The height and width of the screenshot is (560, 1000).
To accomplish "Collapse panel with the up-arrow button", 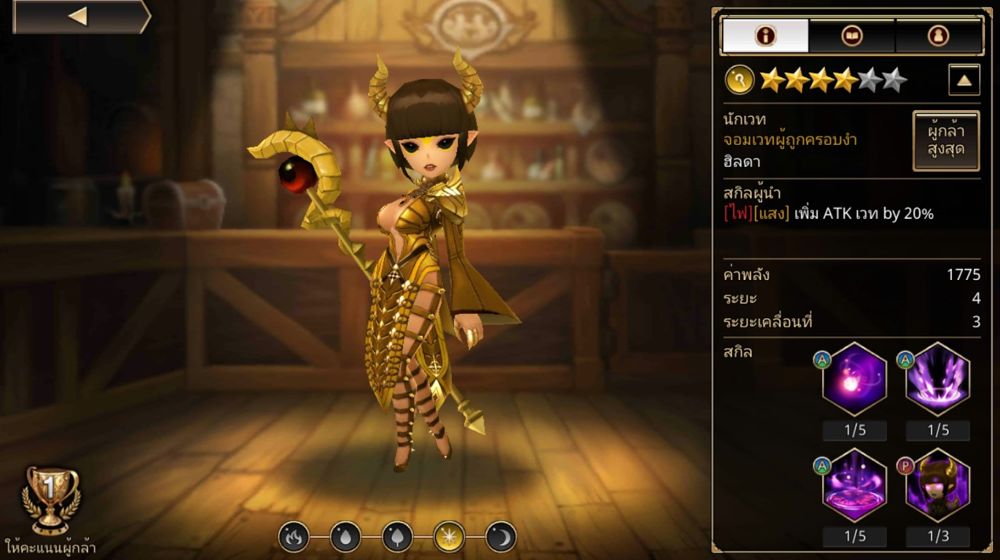I will [963, 80].
